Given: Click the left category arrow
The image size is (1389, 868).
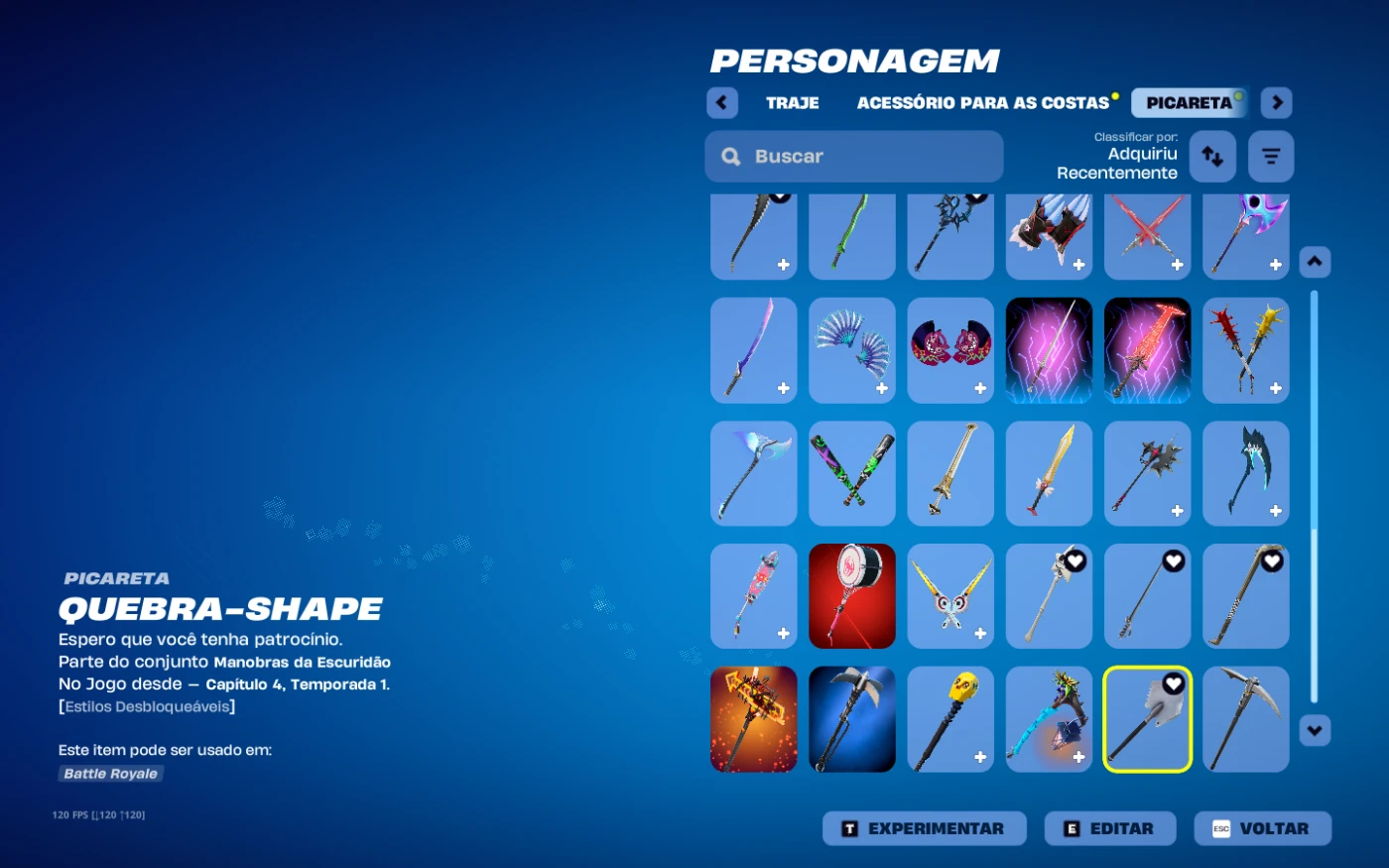Looking at the screenshot, I should click(722, 103).
